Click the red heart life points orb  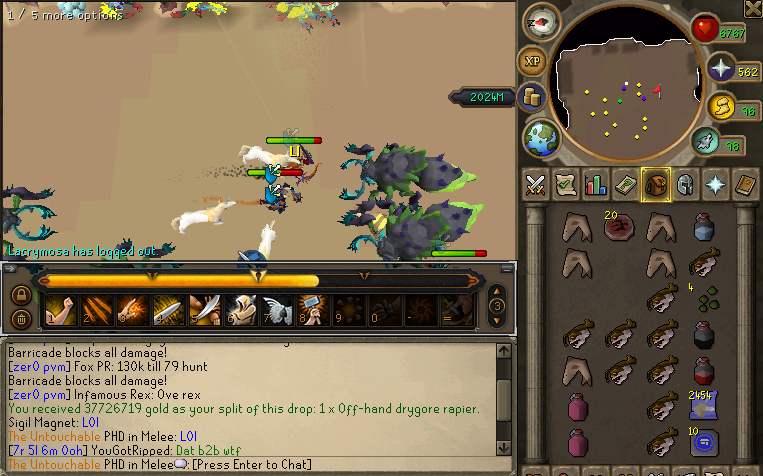click(x=705, y=28)
